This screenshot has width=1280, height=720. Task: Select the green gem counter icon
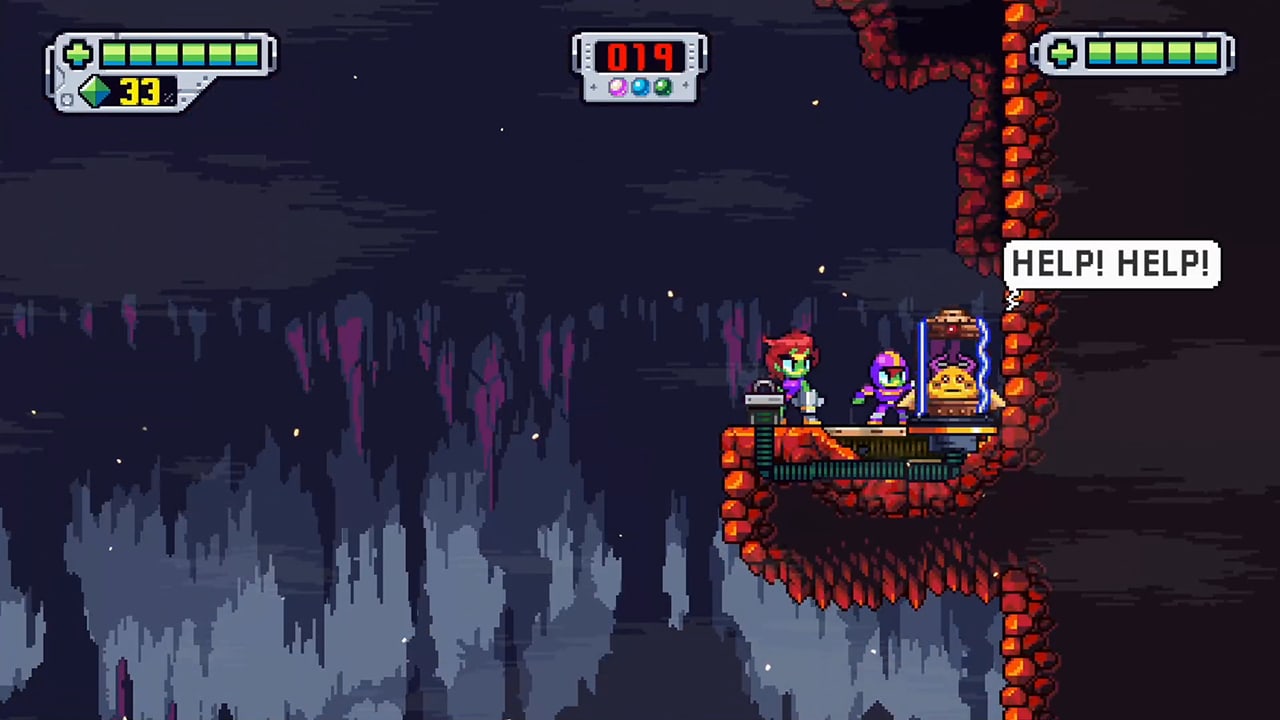(94, 92)
